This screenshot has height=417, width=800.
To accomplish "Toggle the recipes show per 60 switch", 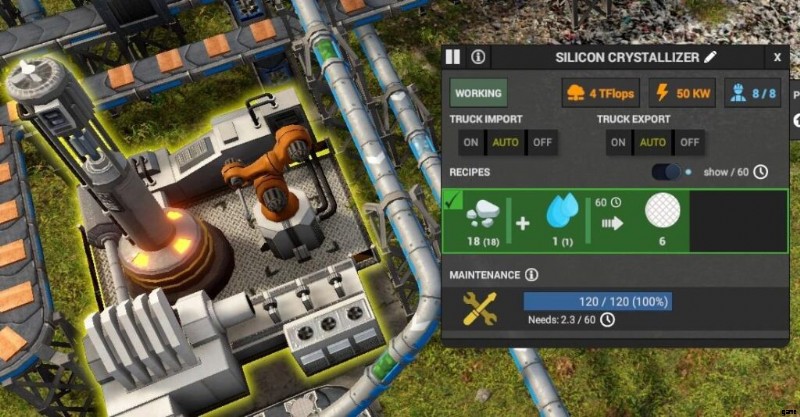I will tap(666, 172).
